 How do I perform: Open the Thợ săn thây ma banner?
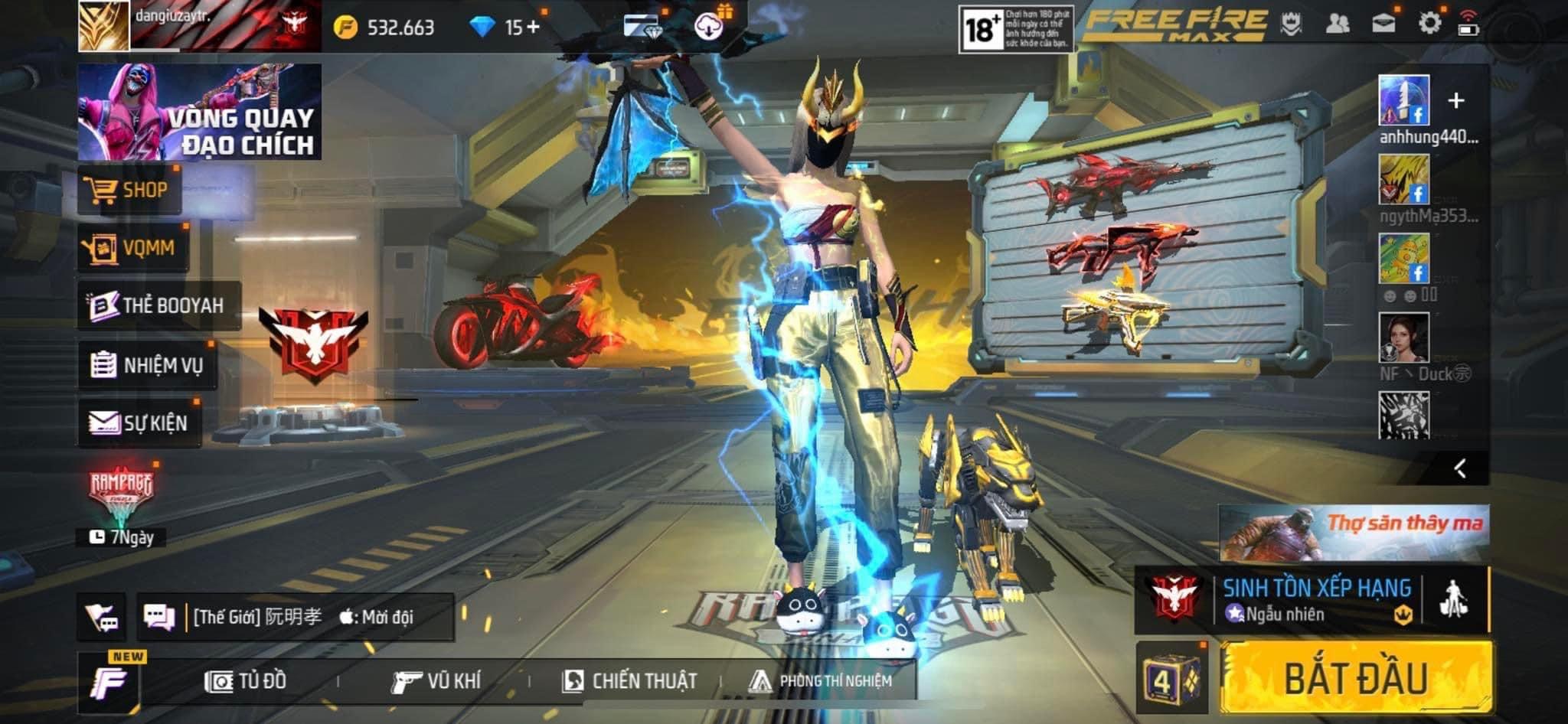(1353, 532)
